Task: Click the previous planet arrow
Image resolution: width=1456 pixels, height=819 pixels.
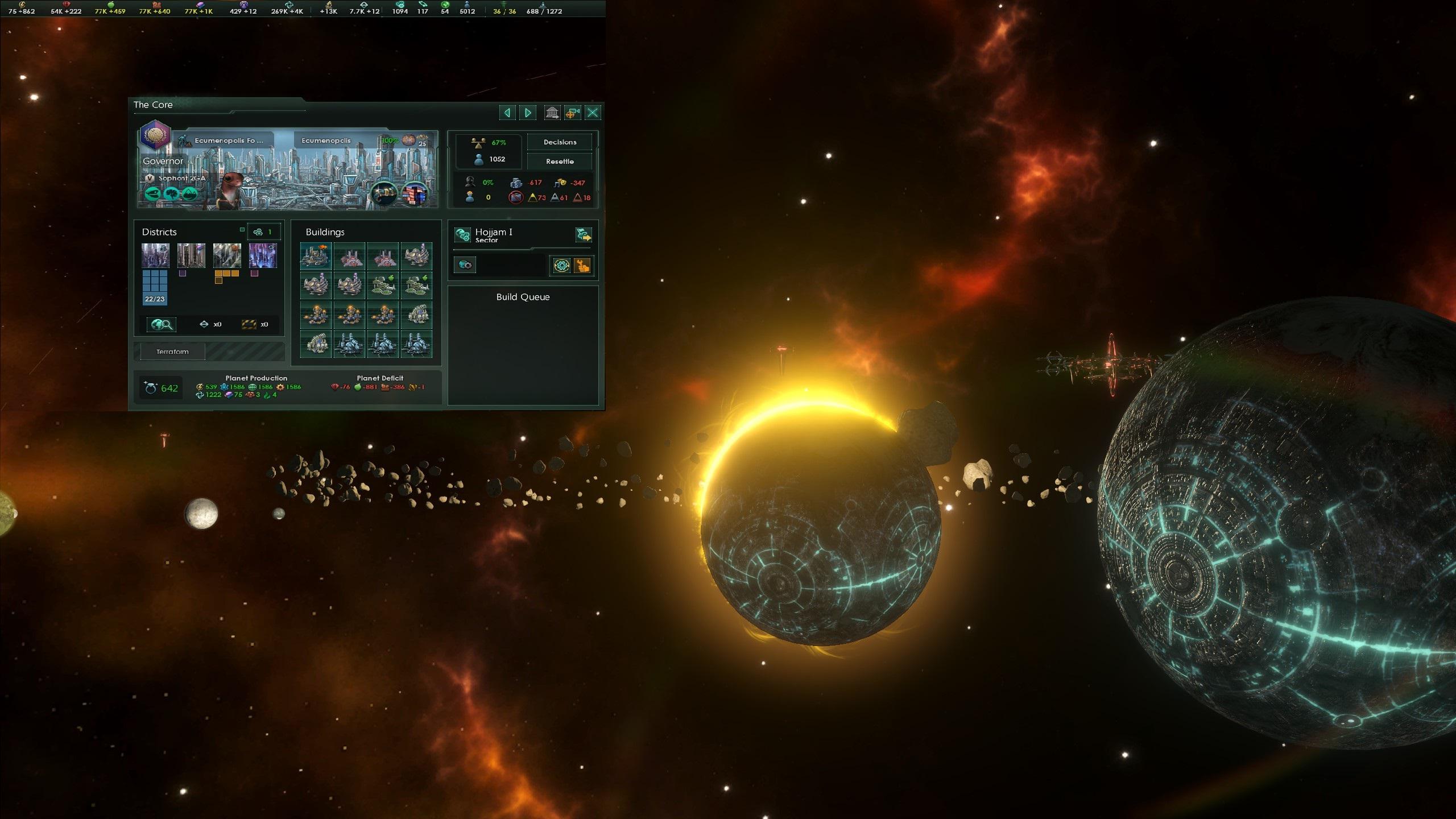Action: coord(507,113)
